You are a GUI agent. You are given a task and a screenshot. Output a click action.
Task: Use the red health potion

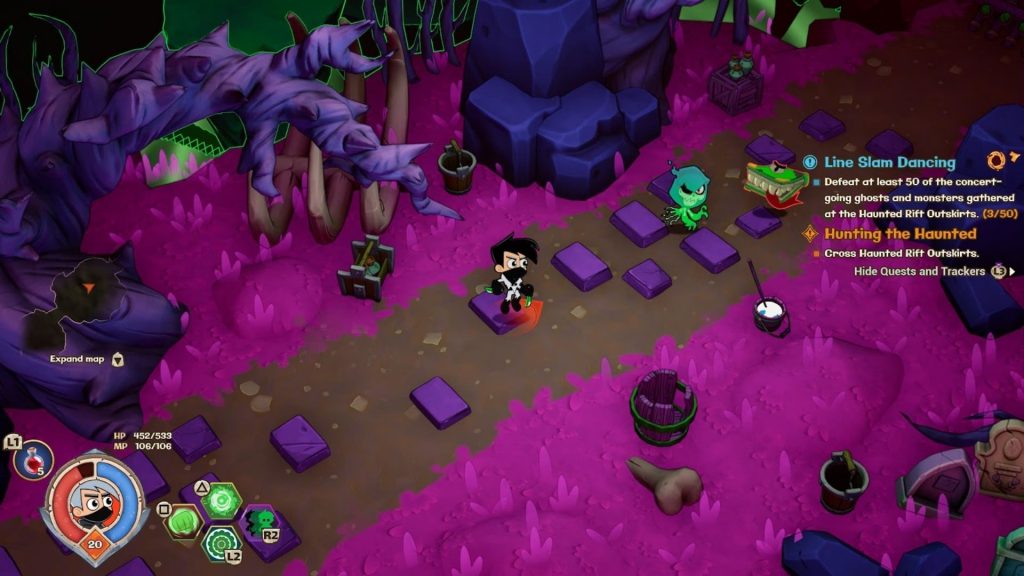pos(32,461)
